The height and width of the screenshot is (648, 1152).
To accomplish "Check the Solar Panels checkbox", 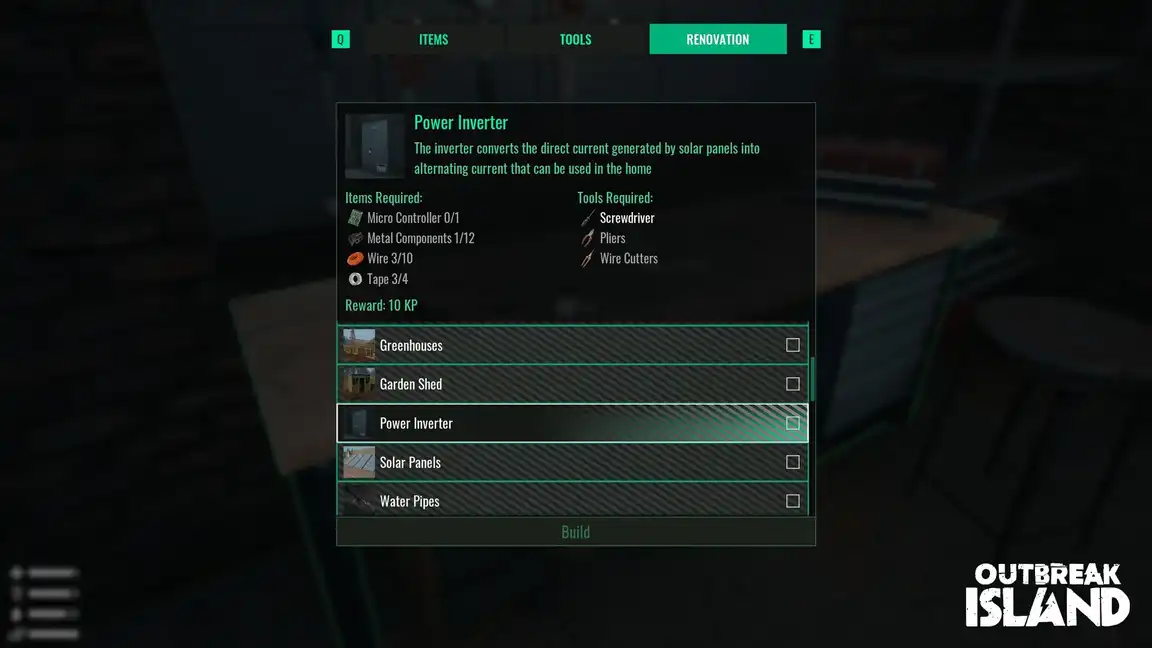I will pyautogui.click(x=793, y=462).
